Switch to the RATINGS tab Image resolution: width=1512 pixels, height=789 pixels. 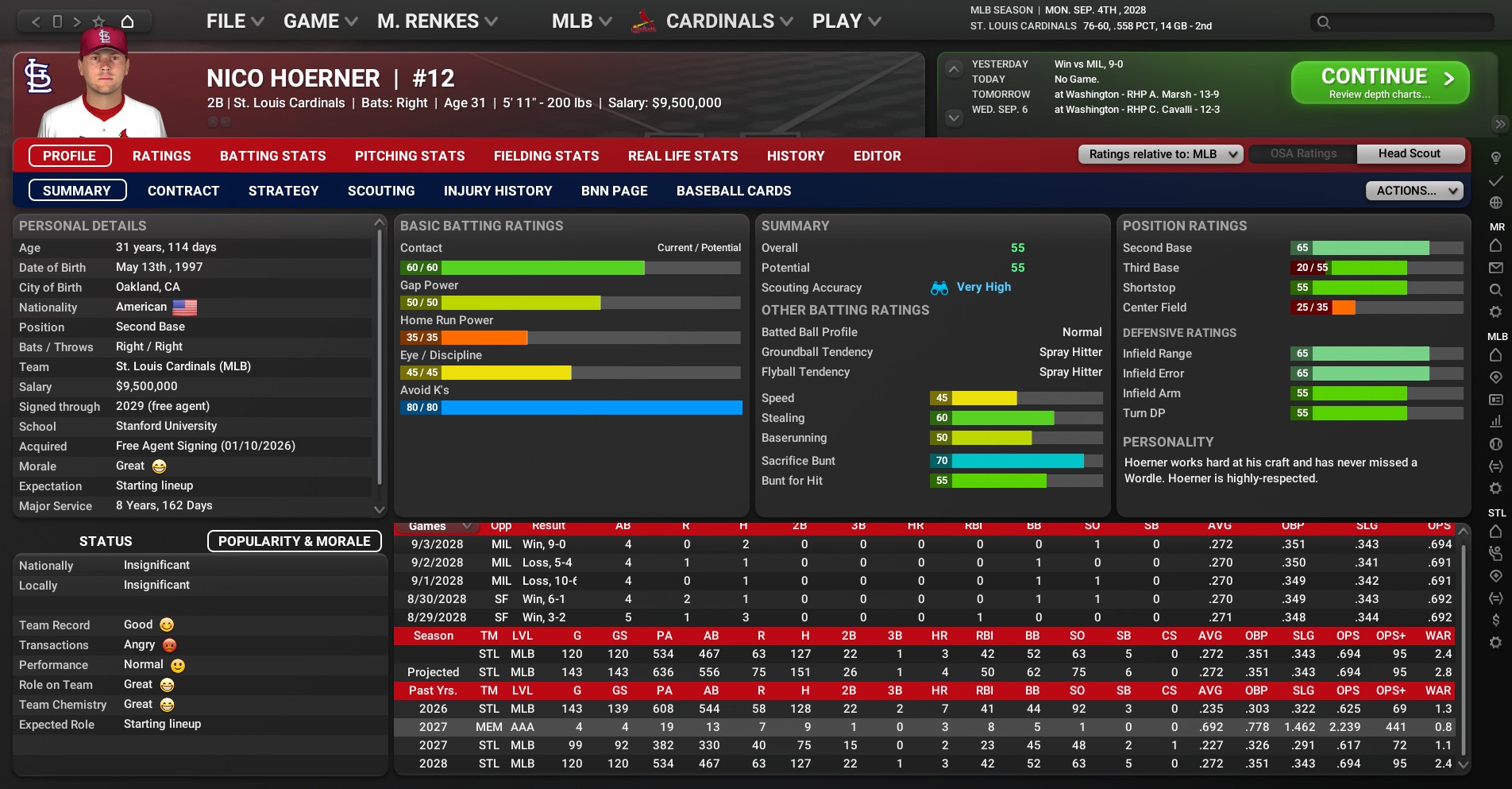click(x=161, y=156)
